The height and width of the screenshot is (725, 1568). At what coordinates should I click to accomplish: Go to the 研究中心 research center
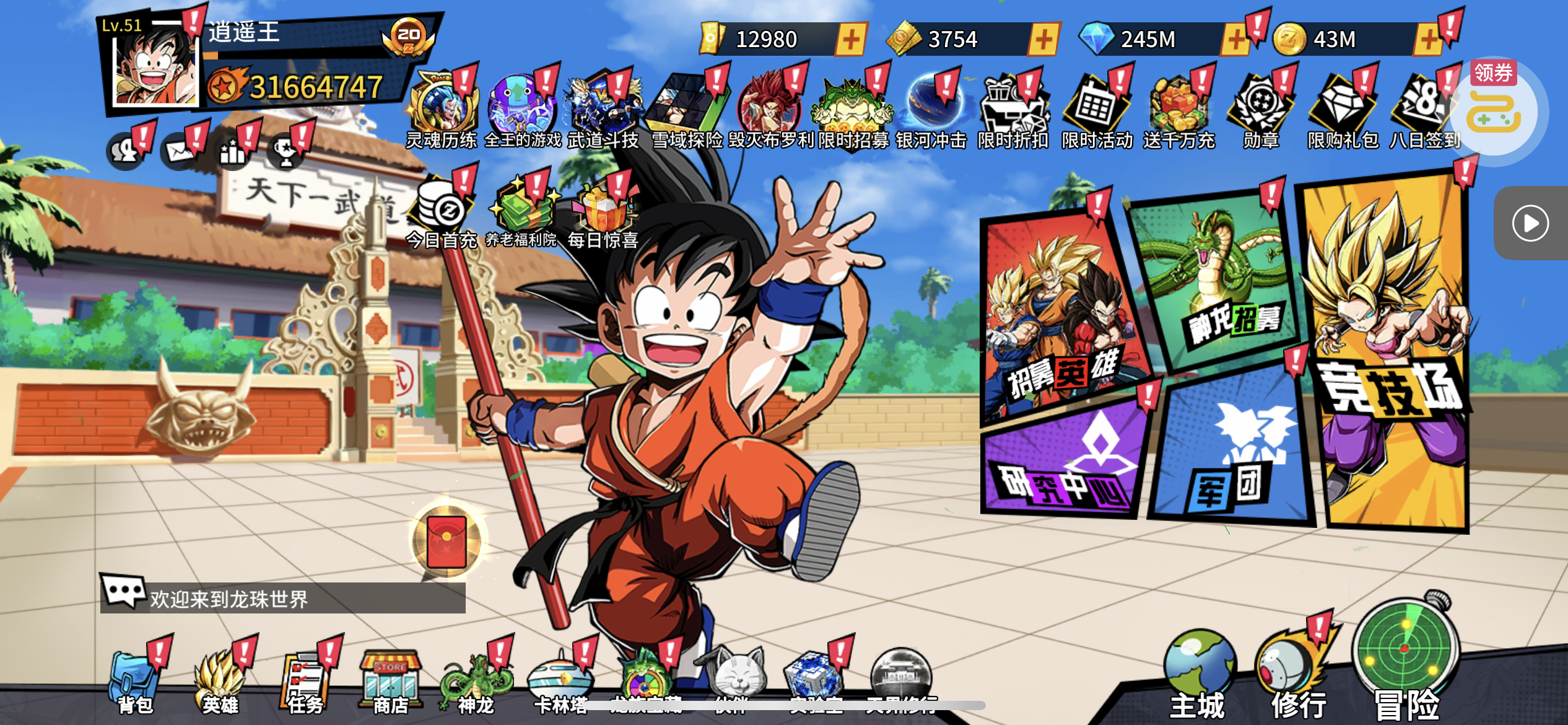tap(1065, 462)
